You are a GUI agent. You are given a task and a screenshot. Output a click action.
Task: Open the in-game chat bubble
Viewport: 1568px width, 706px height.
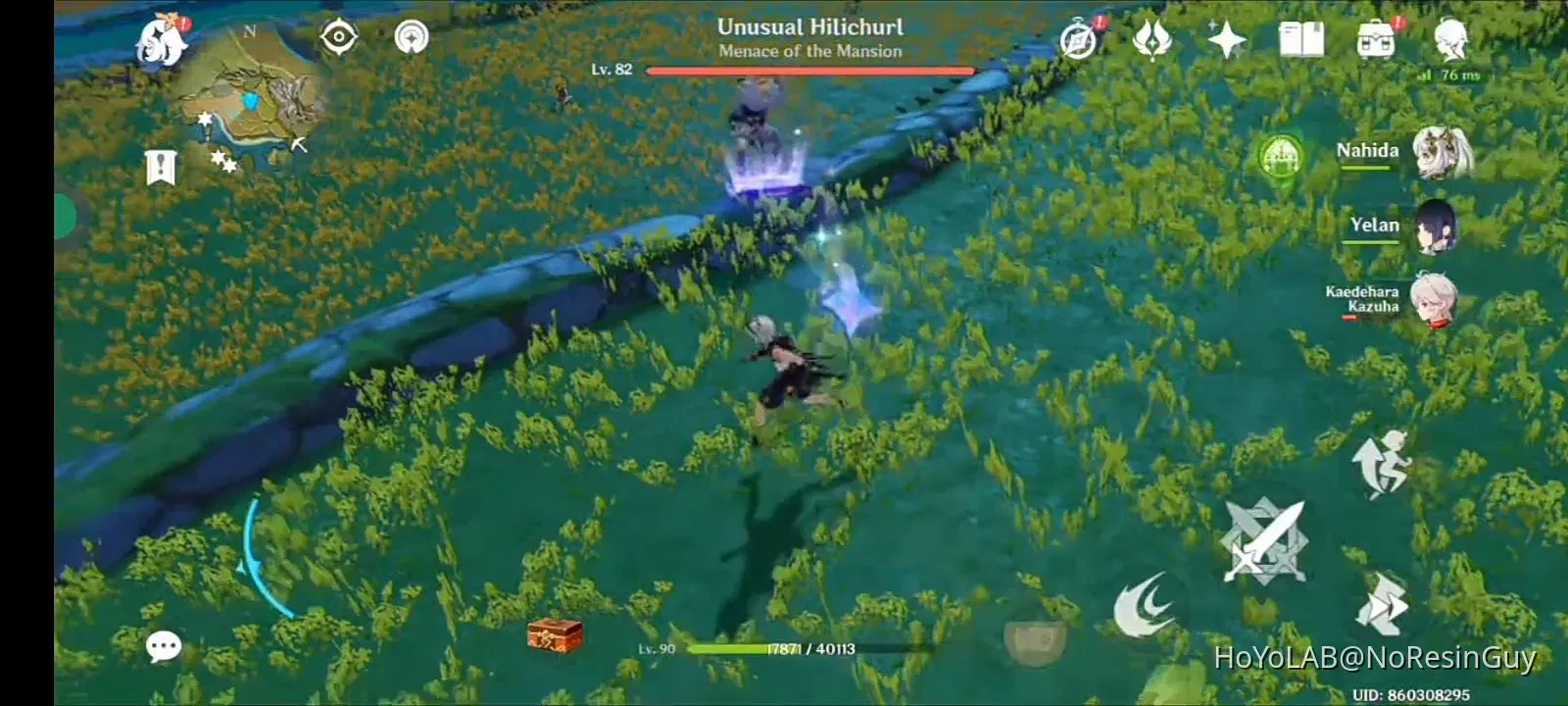pyautogui.click(x=164, y=645)
